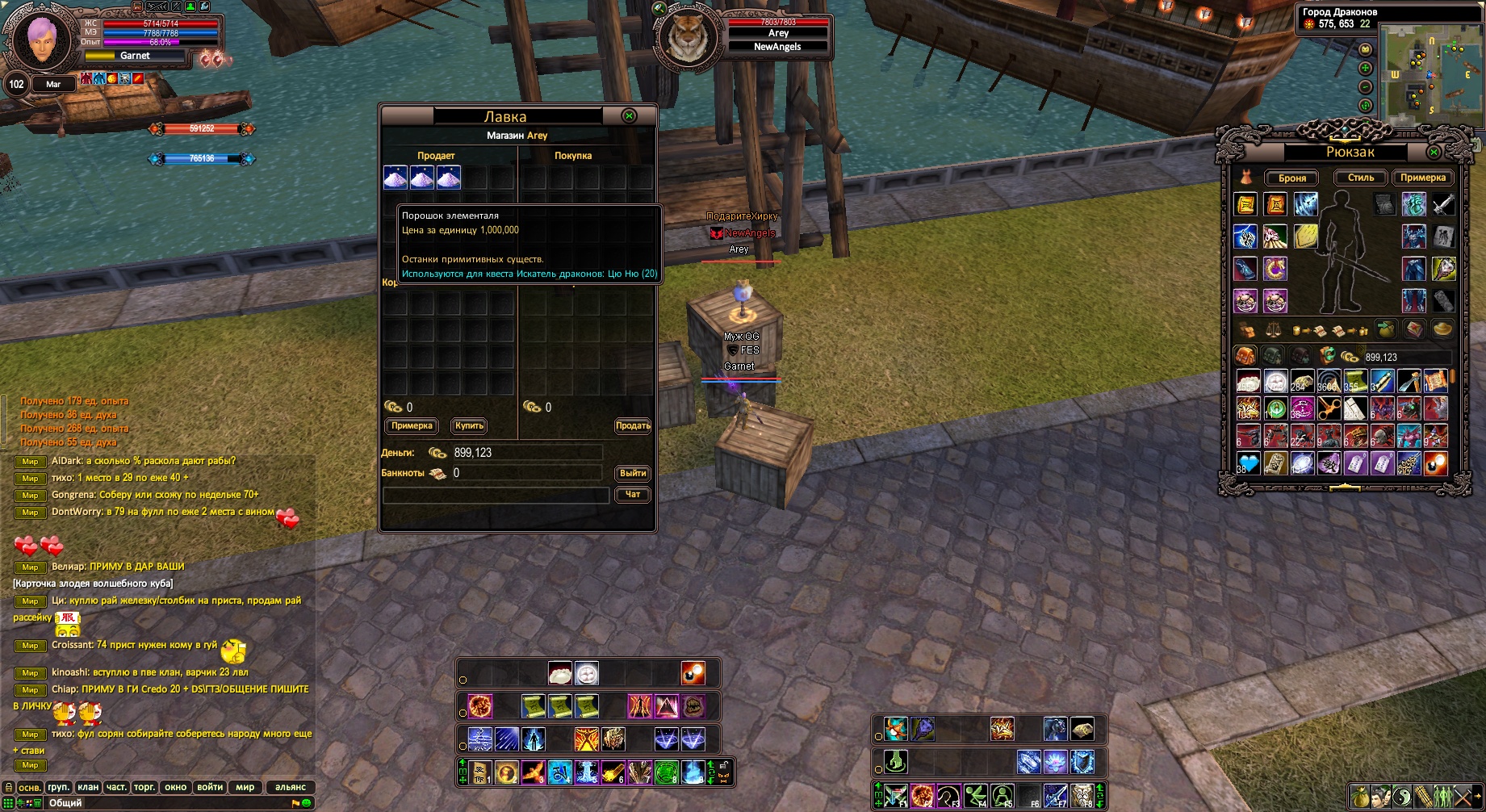This screenshot has height=812, width=1486.
Task: Leave the shop with the Выйти button
Action: [x=633, y=473]
